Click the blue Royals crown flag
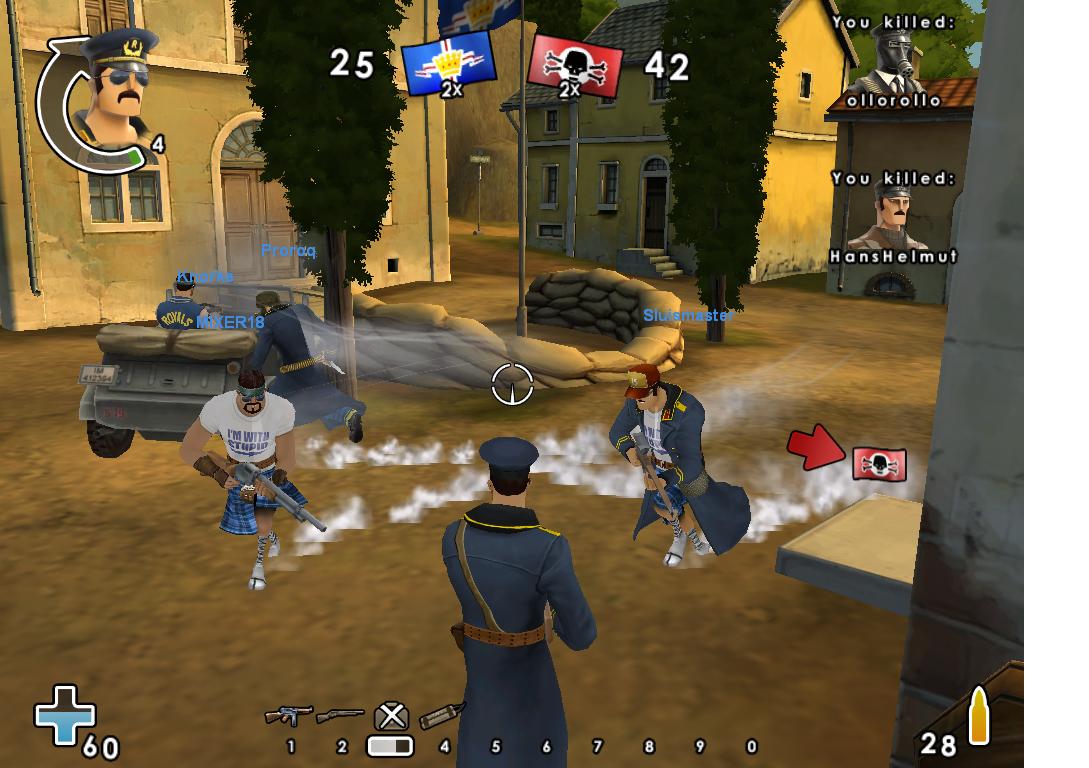 [448, 66]
